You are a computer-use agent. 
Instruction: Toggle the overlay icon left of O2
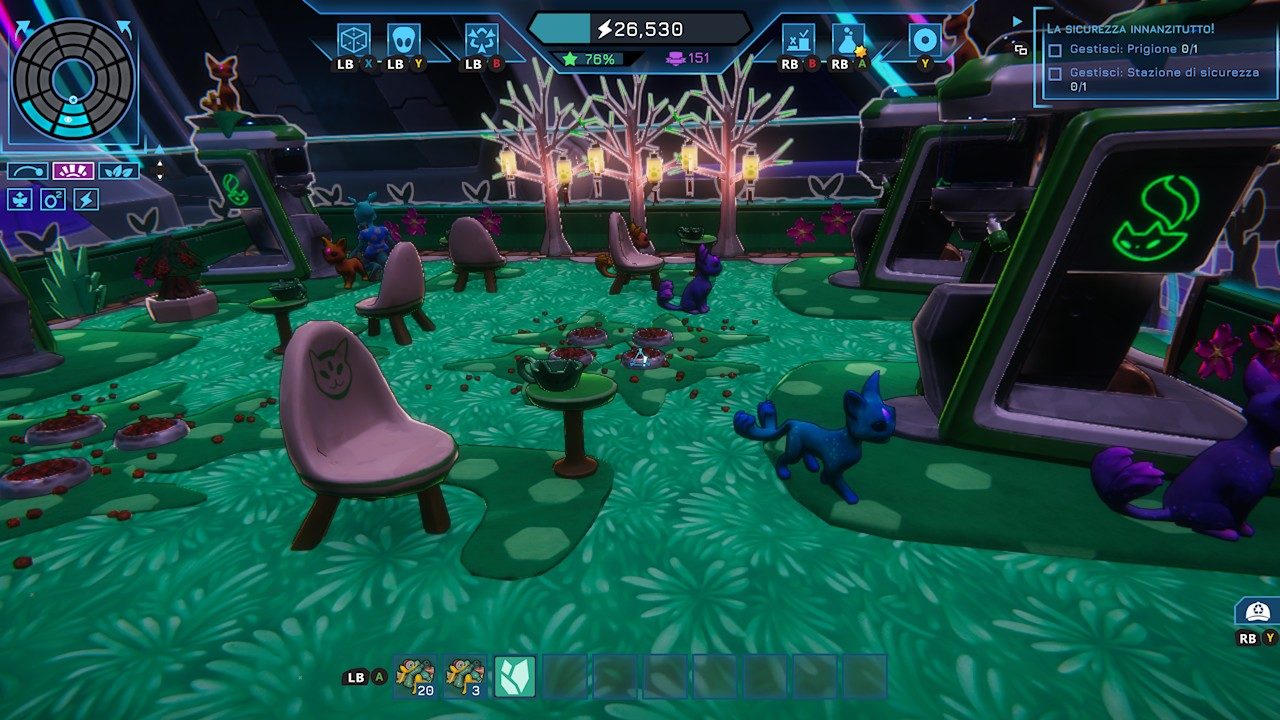click(20, 200)
